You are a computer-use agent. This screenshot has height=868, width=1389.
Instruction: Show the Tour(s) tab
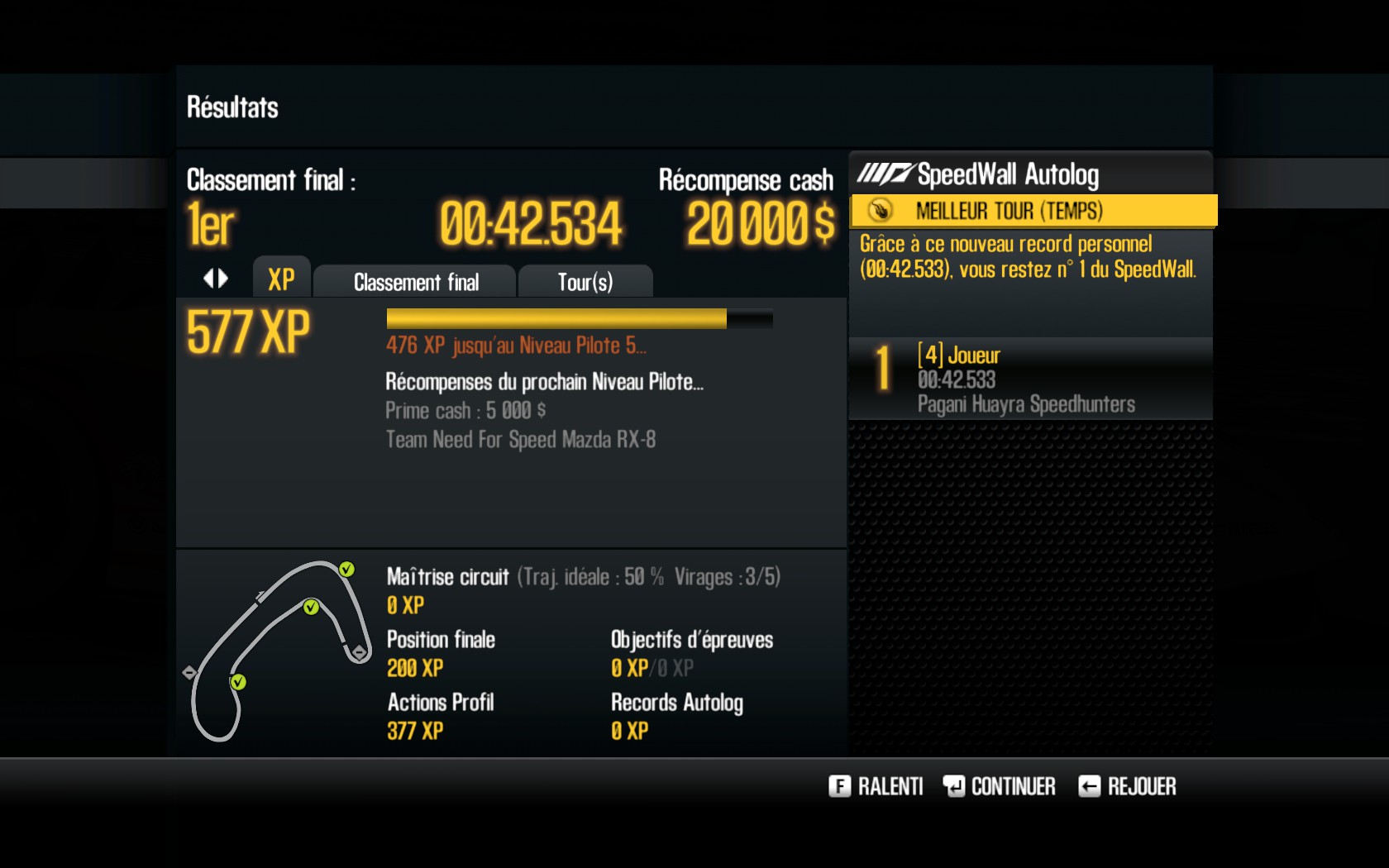[585, 283]
